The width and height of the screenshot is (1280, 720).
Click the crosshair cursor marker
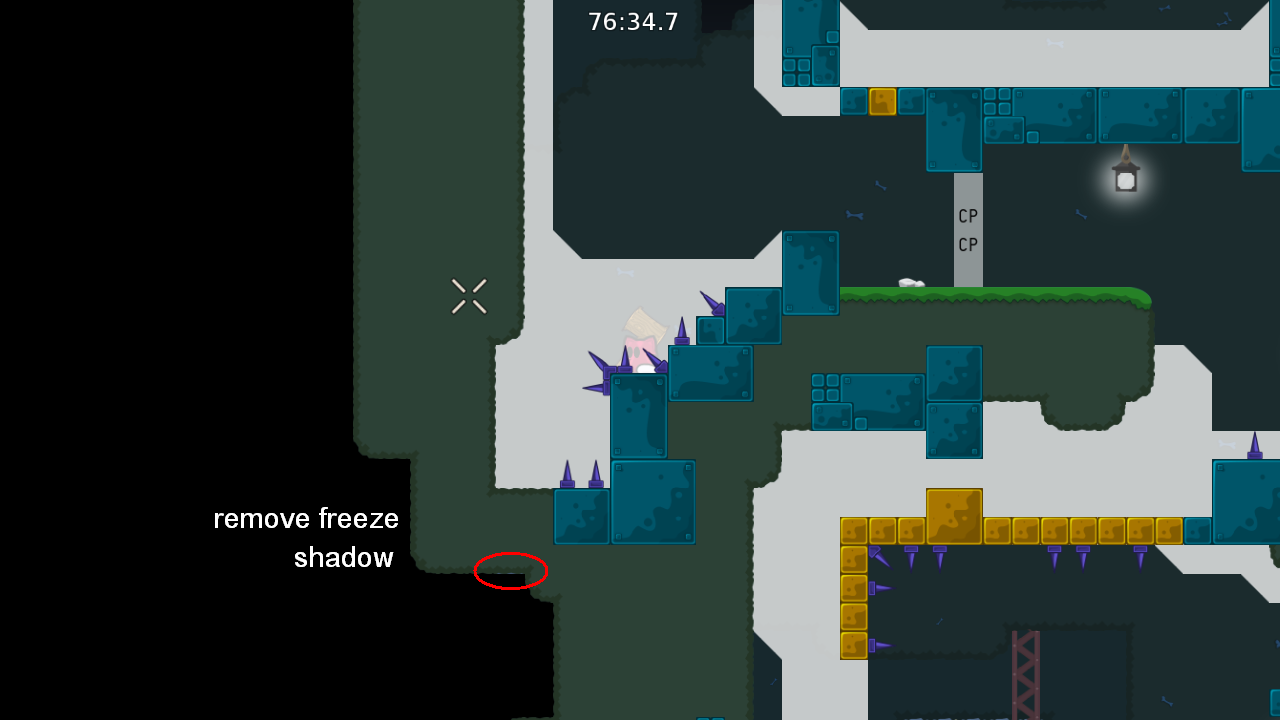tap(468, 295)
